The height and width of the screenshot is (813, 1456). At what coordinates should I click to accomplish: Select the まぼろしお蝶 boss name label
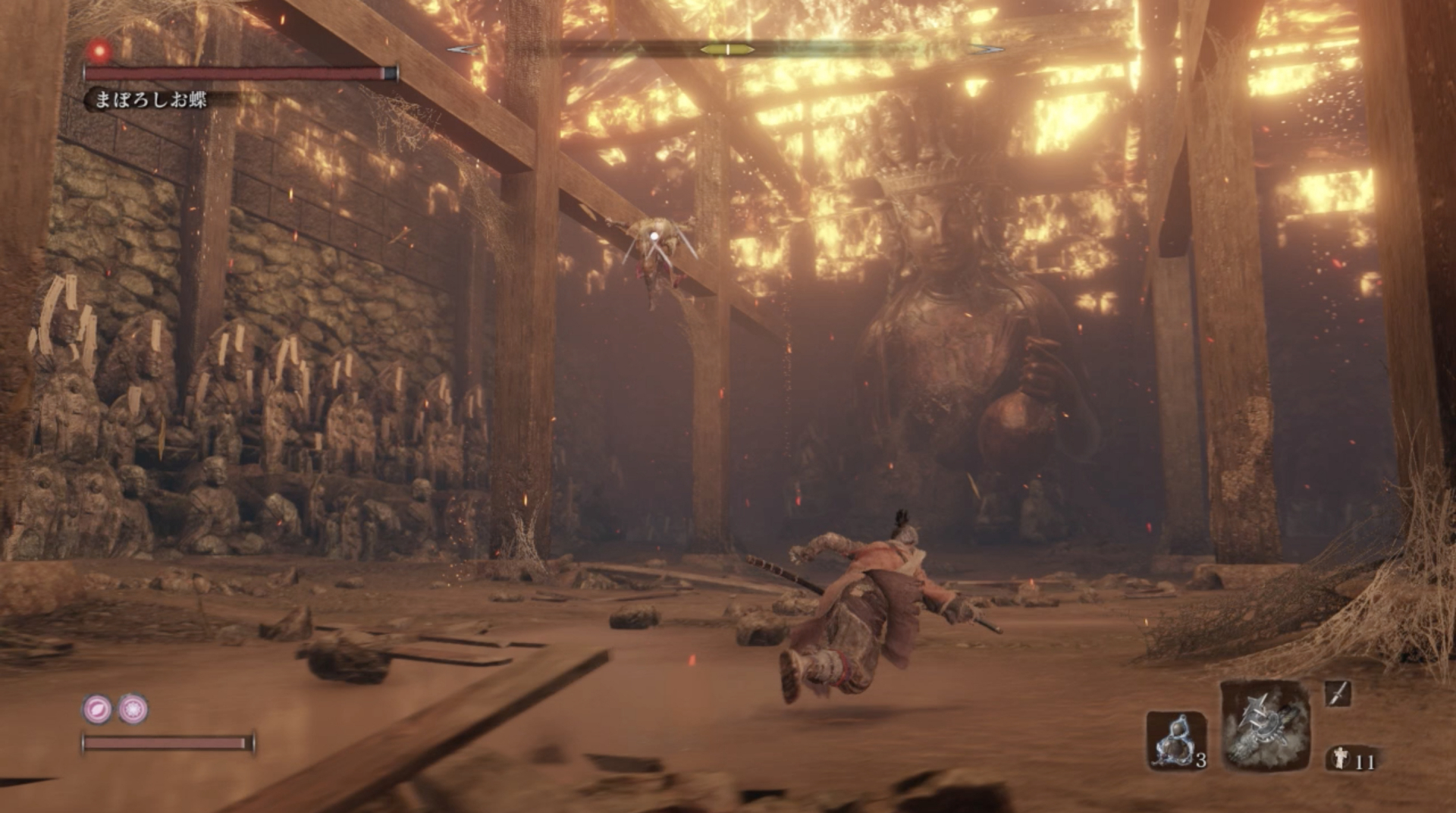pyautogui.click(x=152, y=99)
